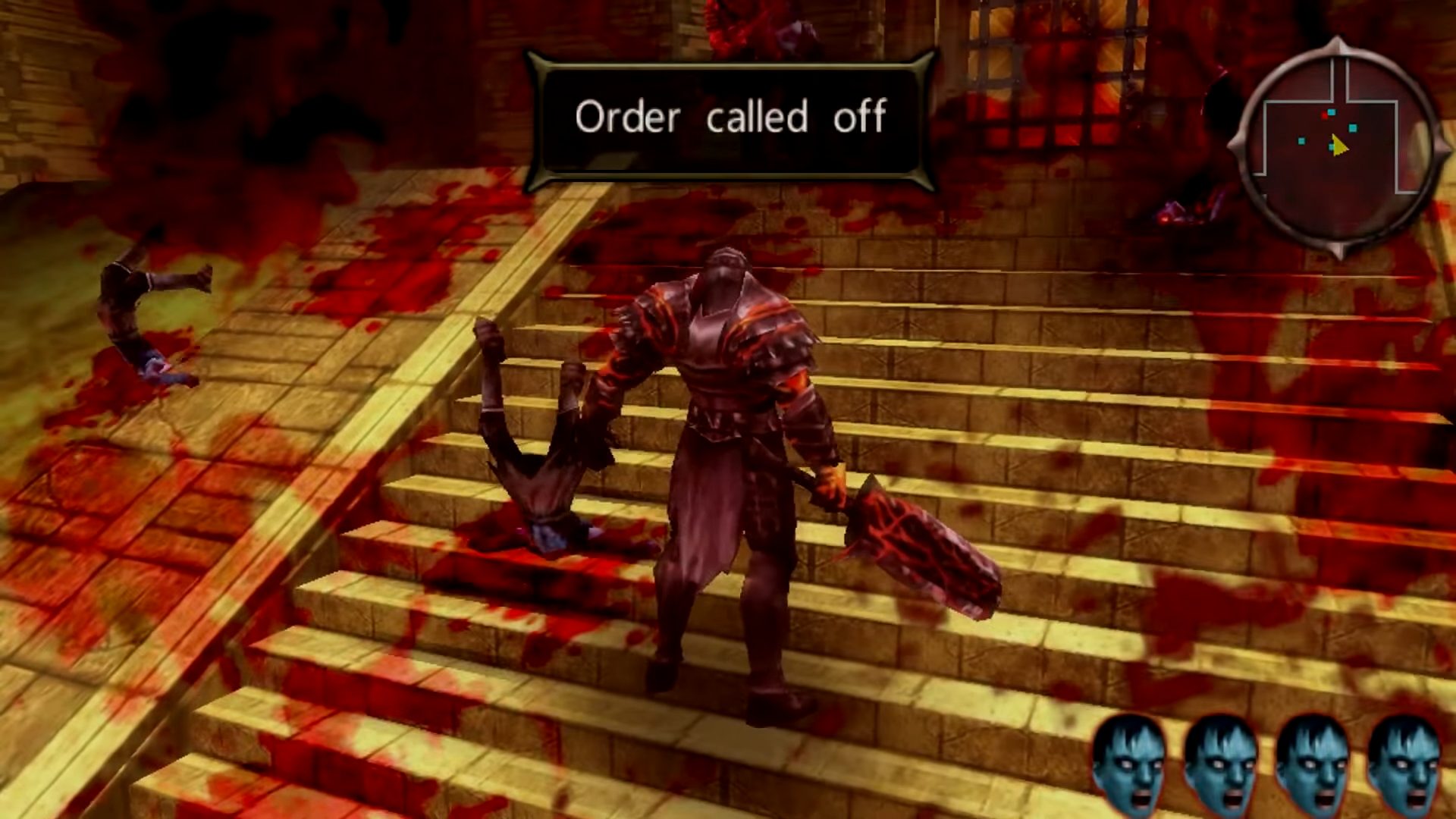Click the red enemy dot on the minimap
Viewport: 1456px width, 819px height.
[1324, 115]
